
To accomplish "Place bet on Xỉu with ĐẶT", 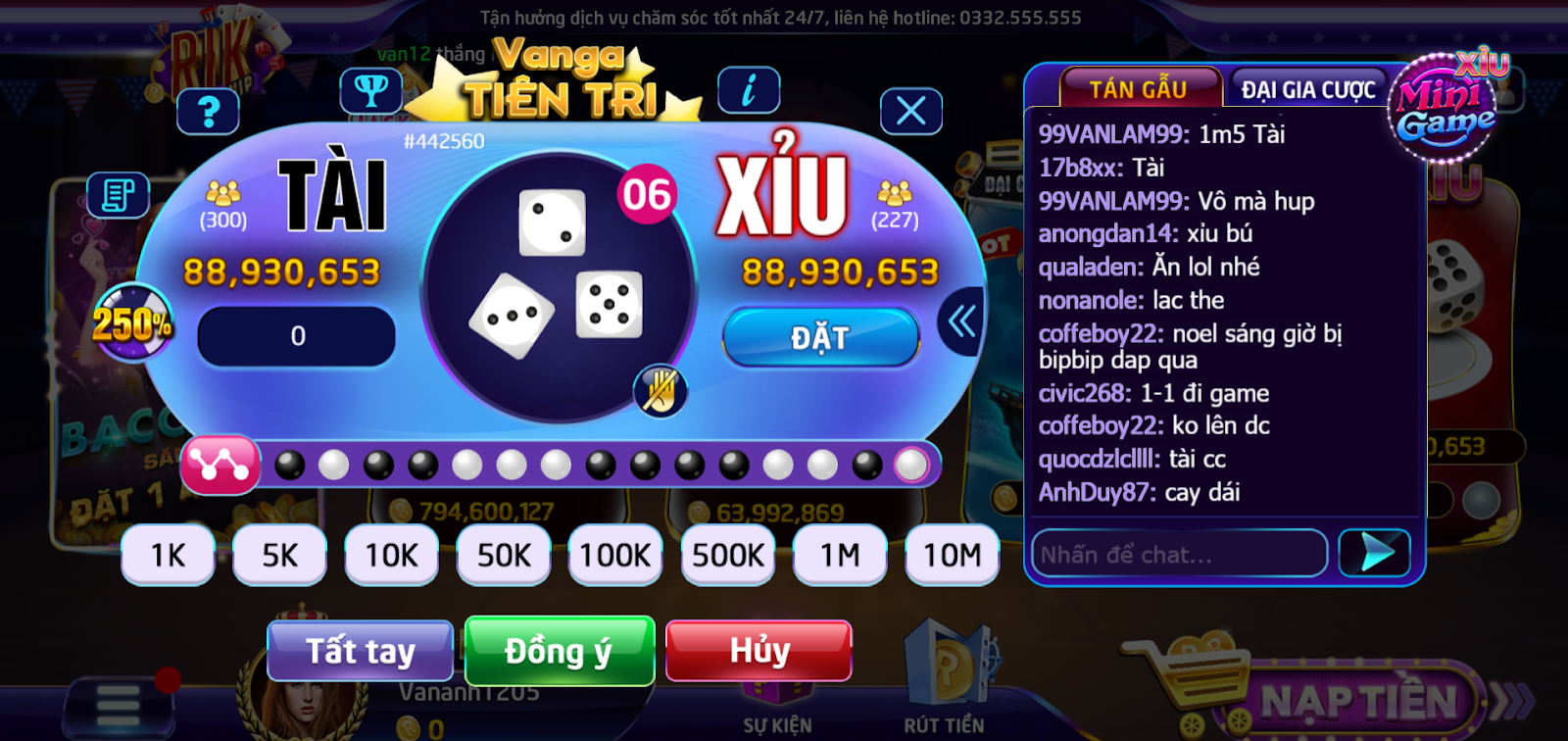I will 820,337.
